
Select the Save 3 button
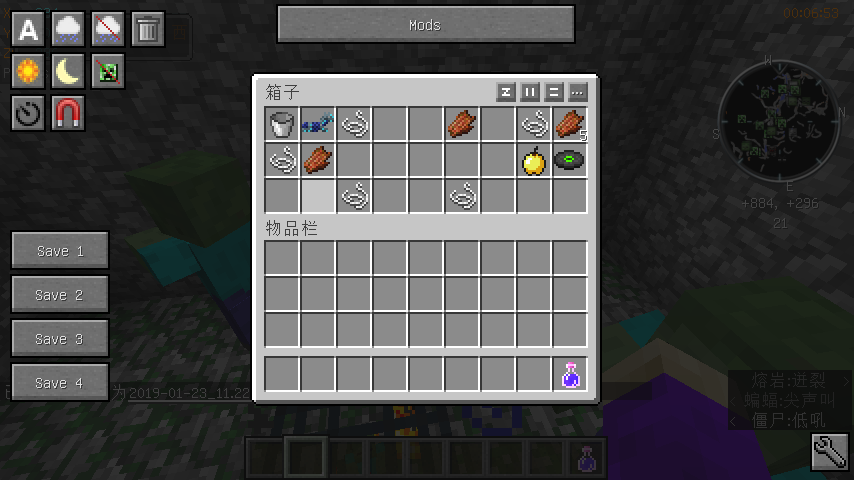click(x=60, y=339)
